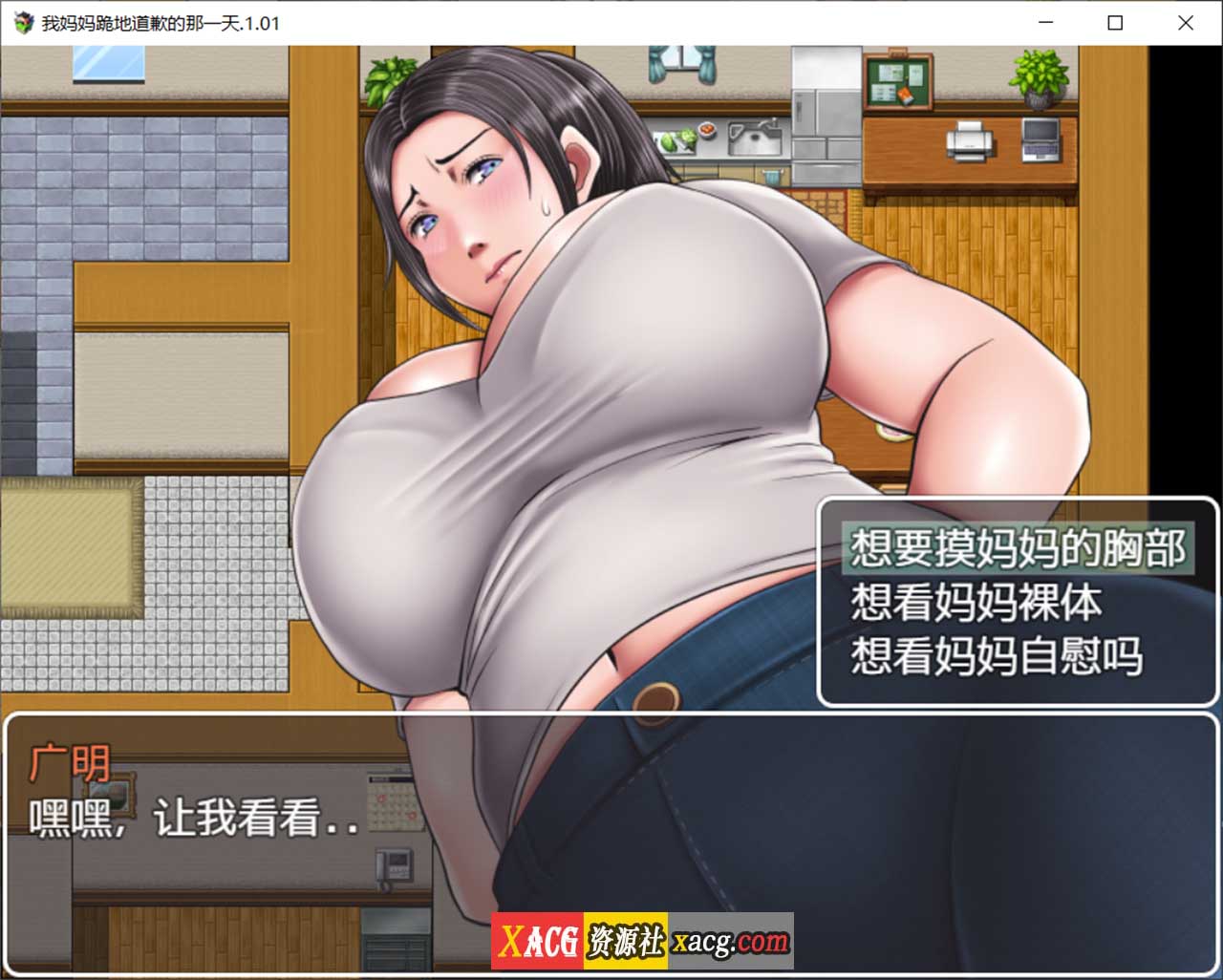Click the potted plant on the top-right shelf
The height and width of the screenshot is (980, 1223).
[x=1040, y=76]
